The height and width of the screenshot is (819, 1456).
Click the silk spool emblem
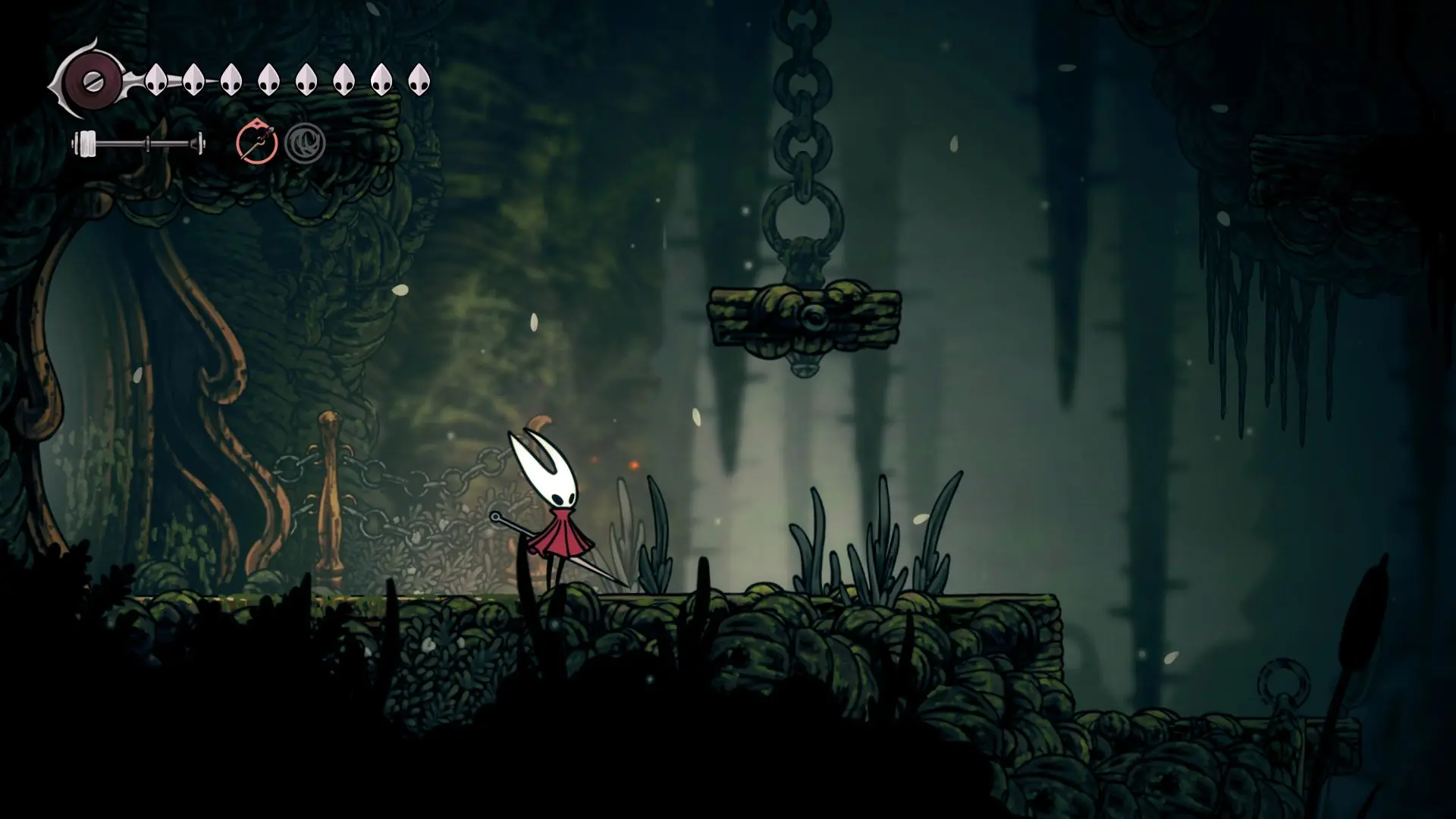click(93, 80)
